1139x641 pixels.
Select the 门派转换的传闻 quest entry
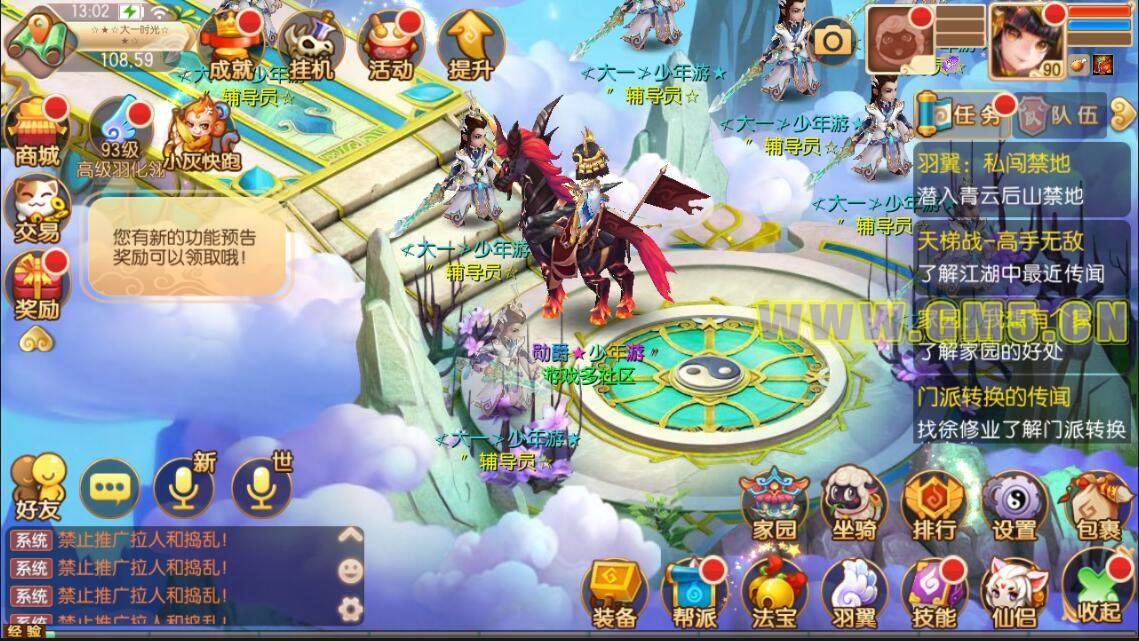point(1022,412)
